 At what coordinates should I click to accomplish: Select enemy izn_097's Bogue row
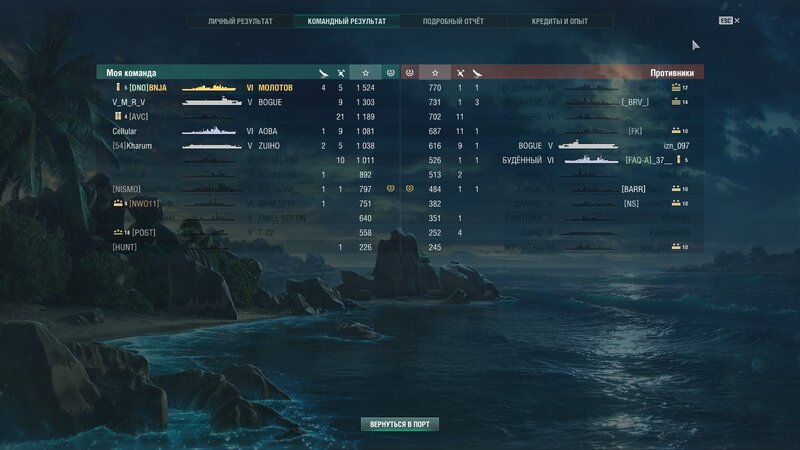[600, 145]
